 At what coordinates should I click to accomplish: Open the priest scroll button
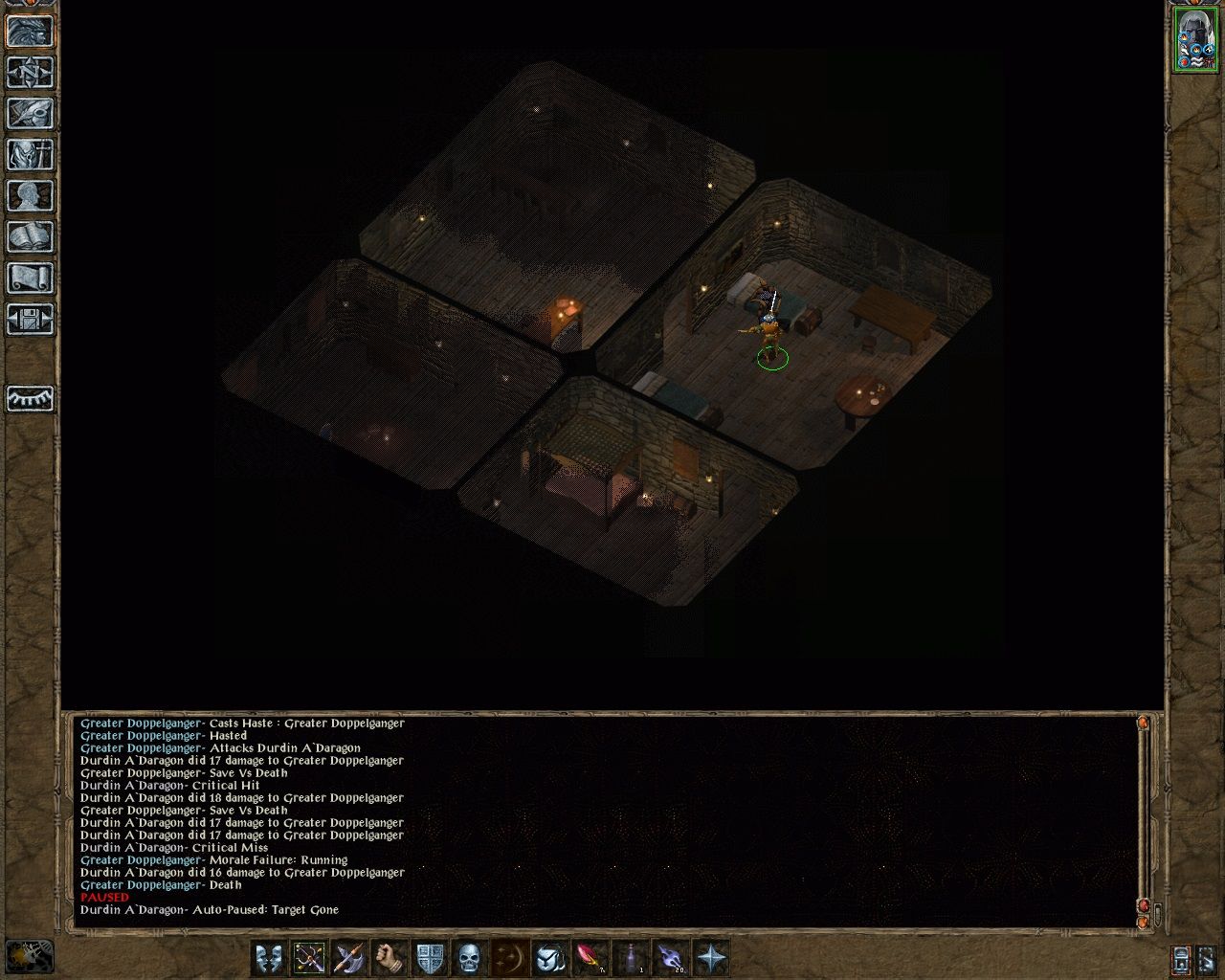(x=30, y=278)
